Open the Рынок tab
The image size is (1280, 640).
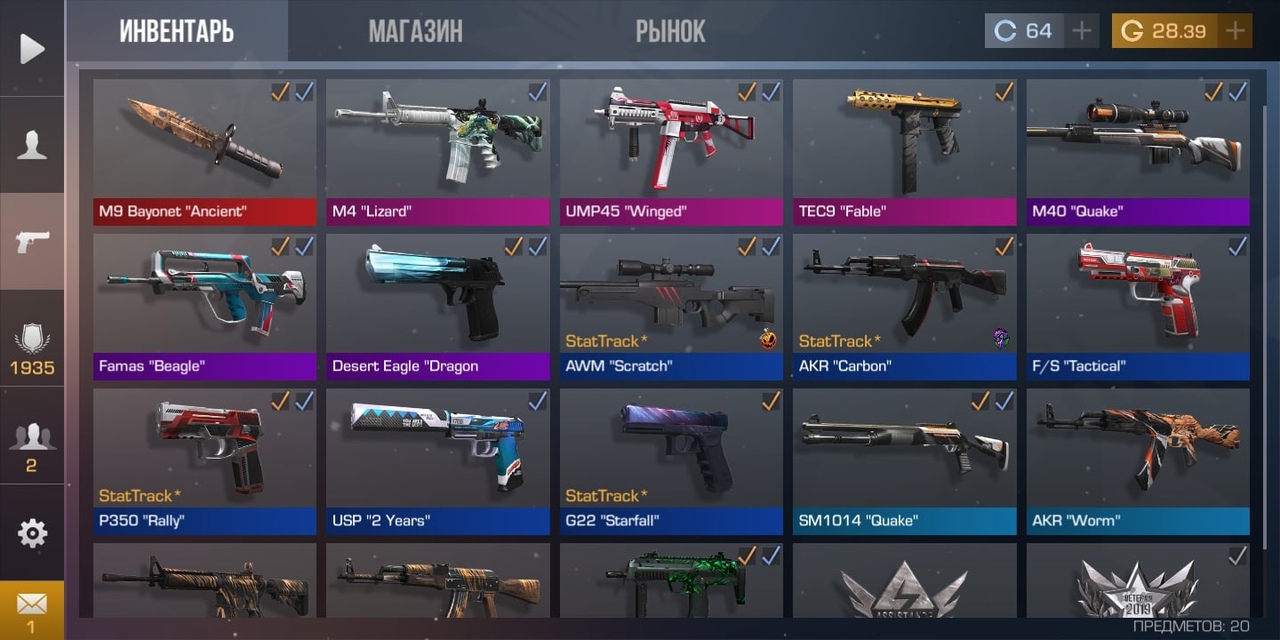[x=670, y=31]
